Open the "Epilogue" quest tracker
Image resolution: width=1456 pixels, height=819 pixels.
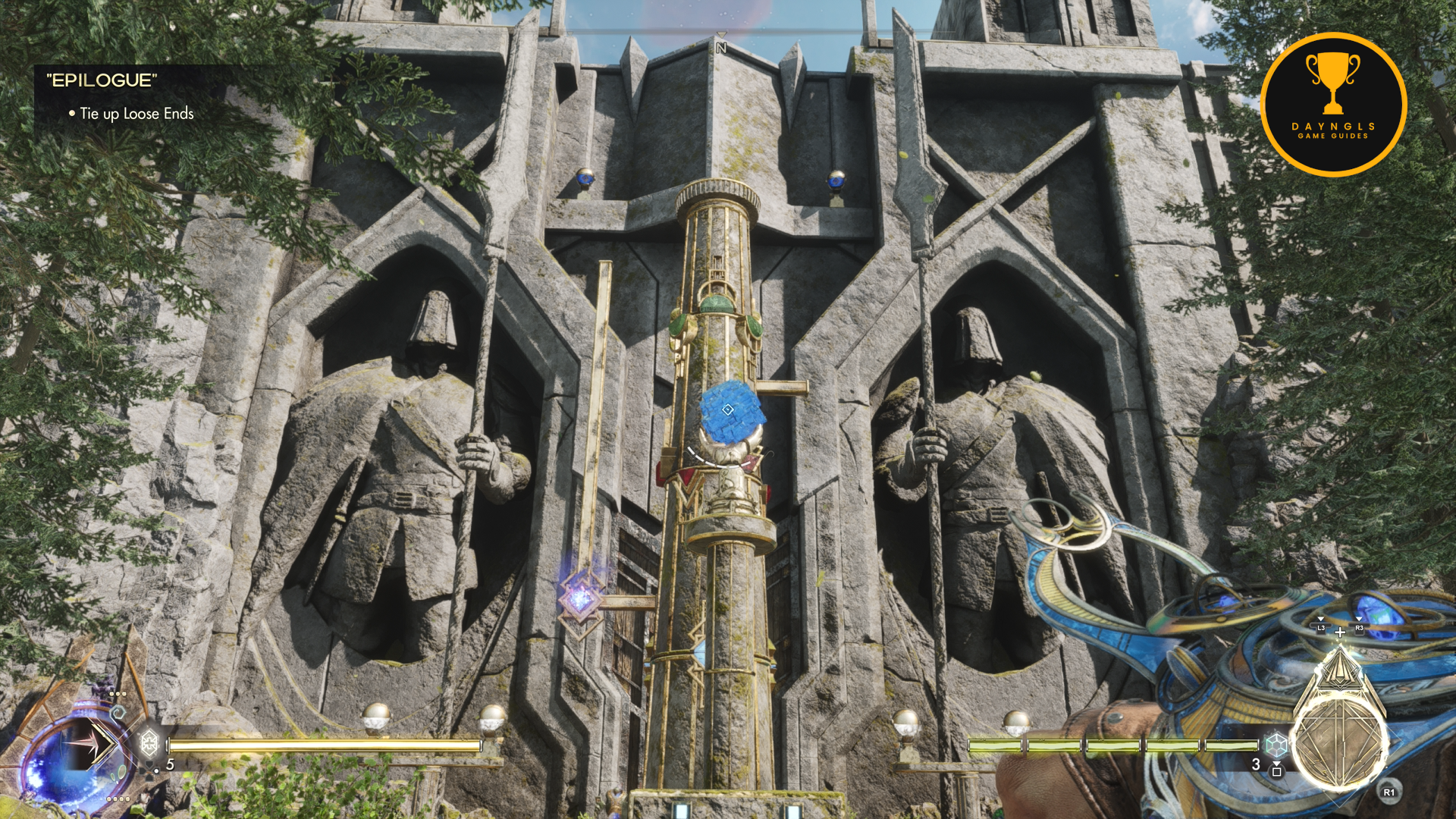[x=102, y=80]
